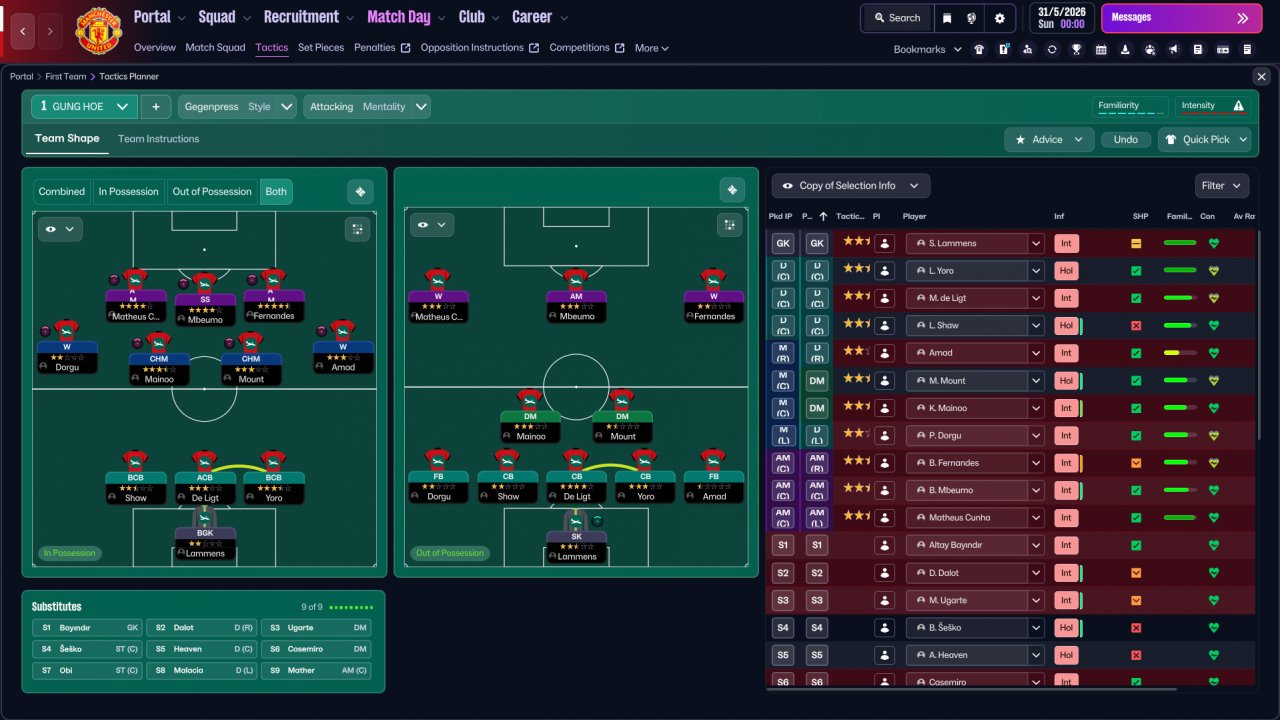1280x720 pixels.
Task: Click the Undo button
Action: tap(1125, 140)
